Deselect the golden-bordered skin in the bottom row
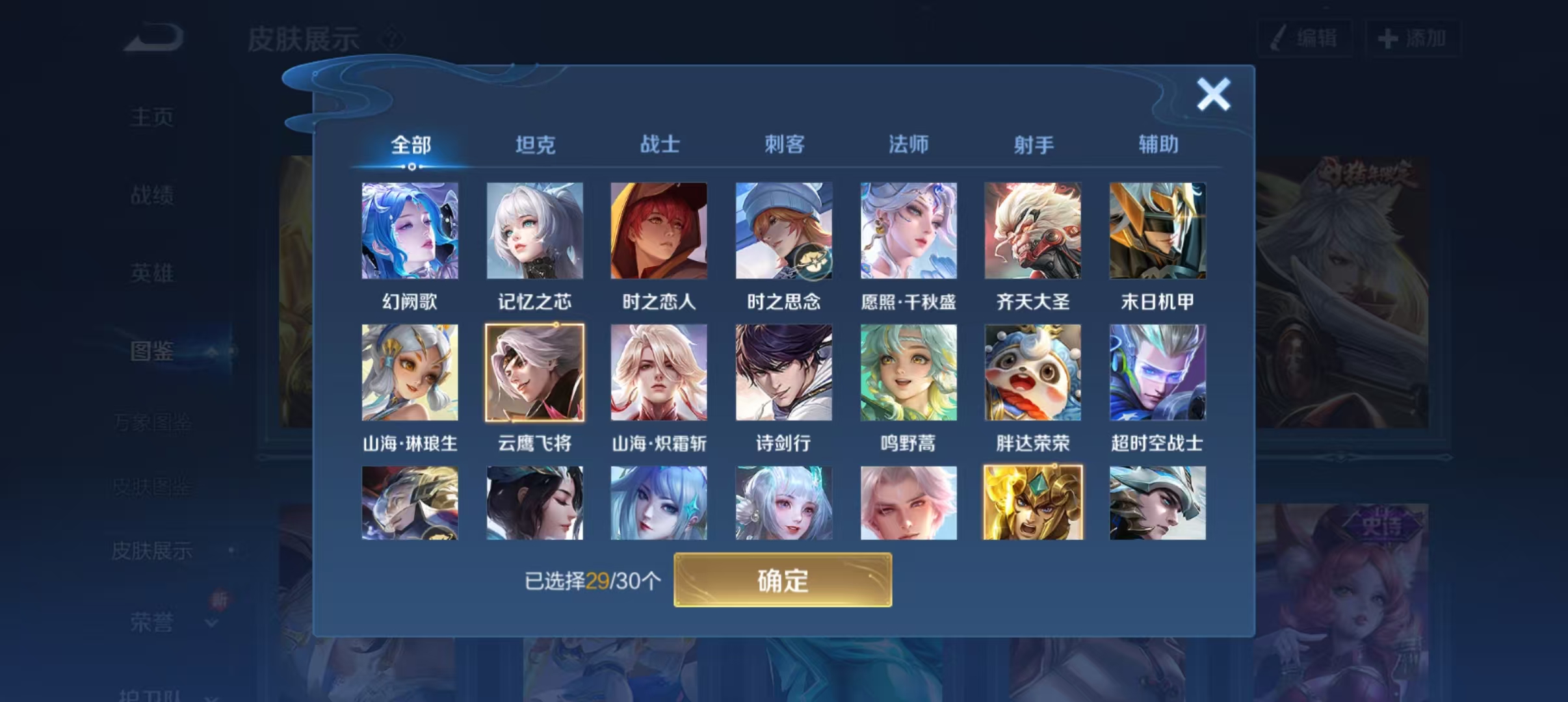The height and width of the screenshot is (702, 1568). click(x=1032, y=502)
